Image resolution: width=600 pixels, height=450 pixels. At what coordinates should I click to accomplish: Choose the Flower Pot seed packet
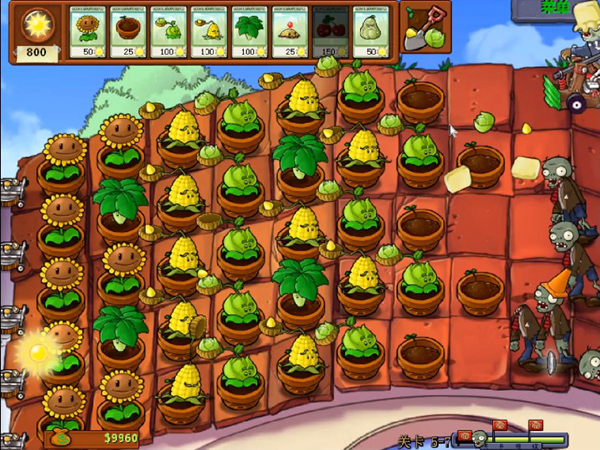click(x=128, y=31)
